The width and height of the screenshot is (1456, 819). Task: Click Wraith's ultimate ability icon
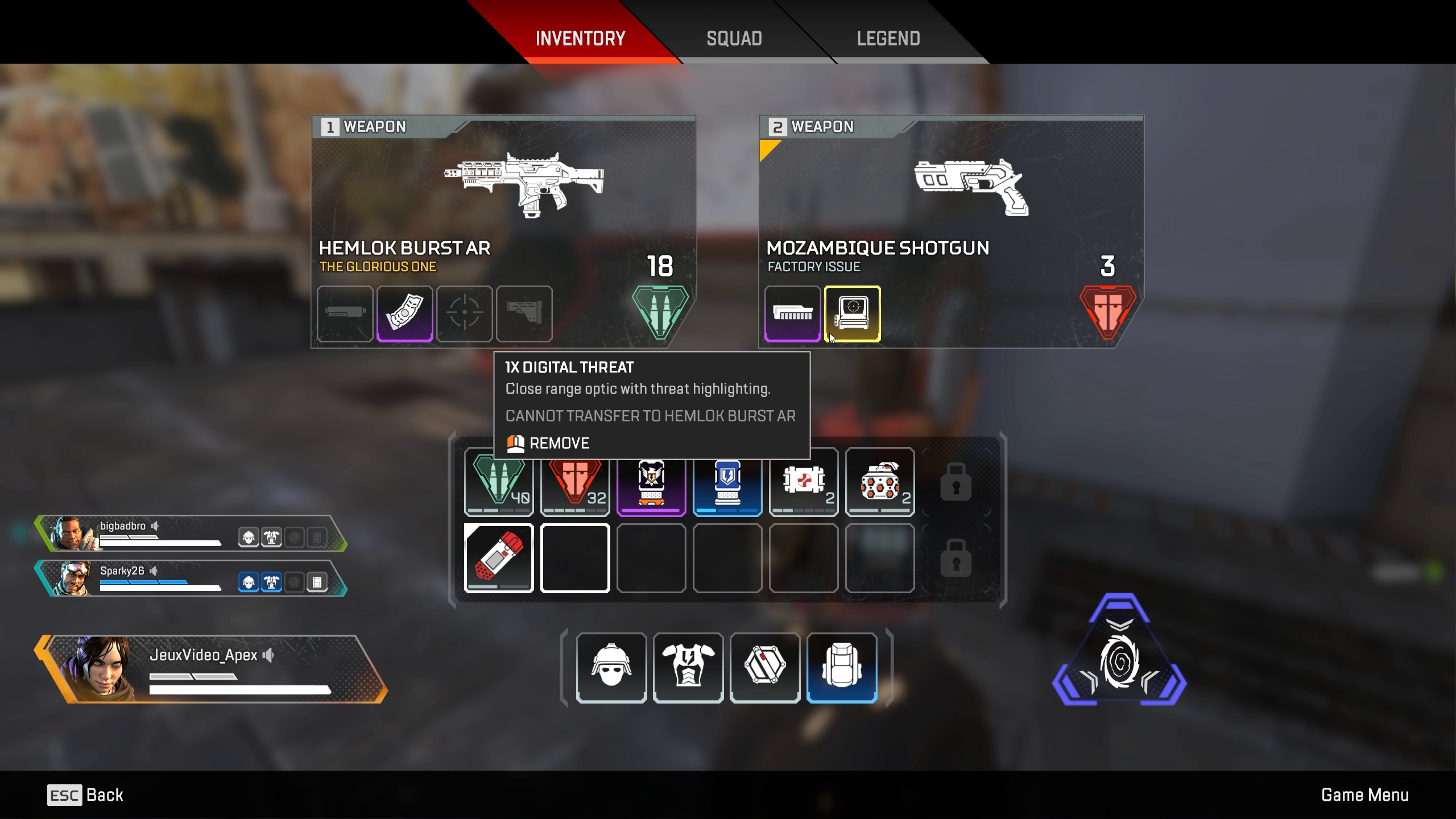coord(1119,661)
